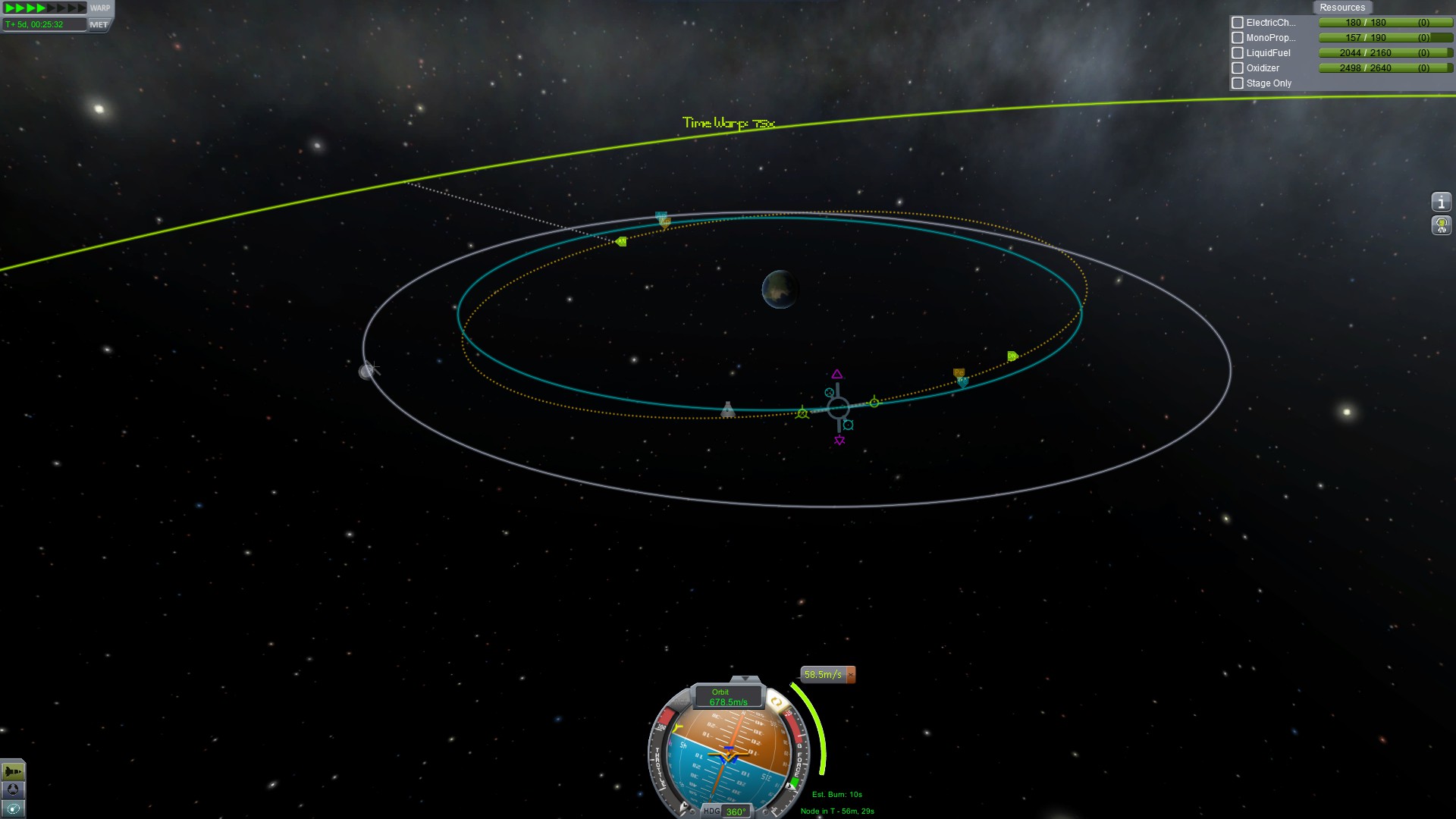This screenshot has height=819, width=1456.
Task: Select the maneuver node gizmo center
Action: point(838,409)
